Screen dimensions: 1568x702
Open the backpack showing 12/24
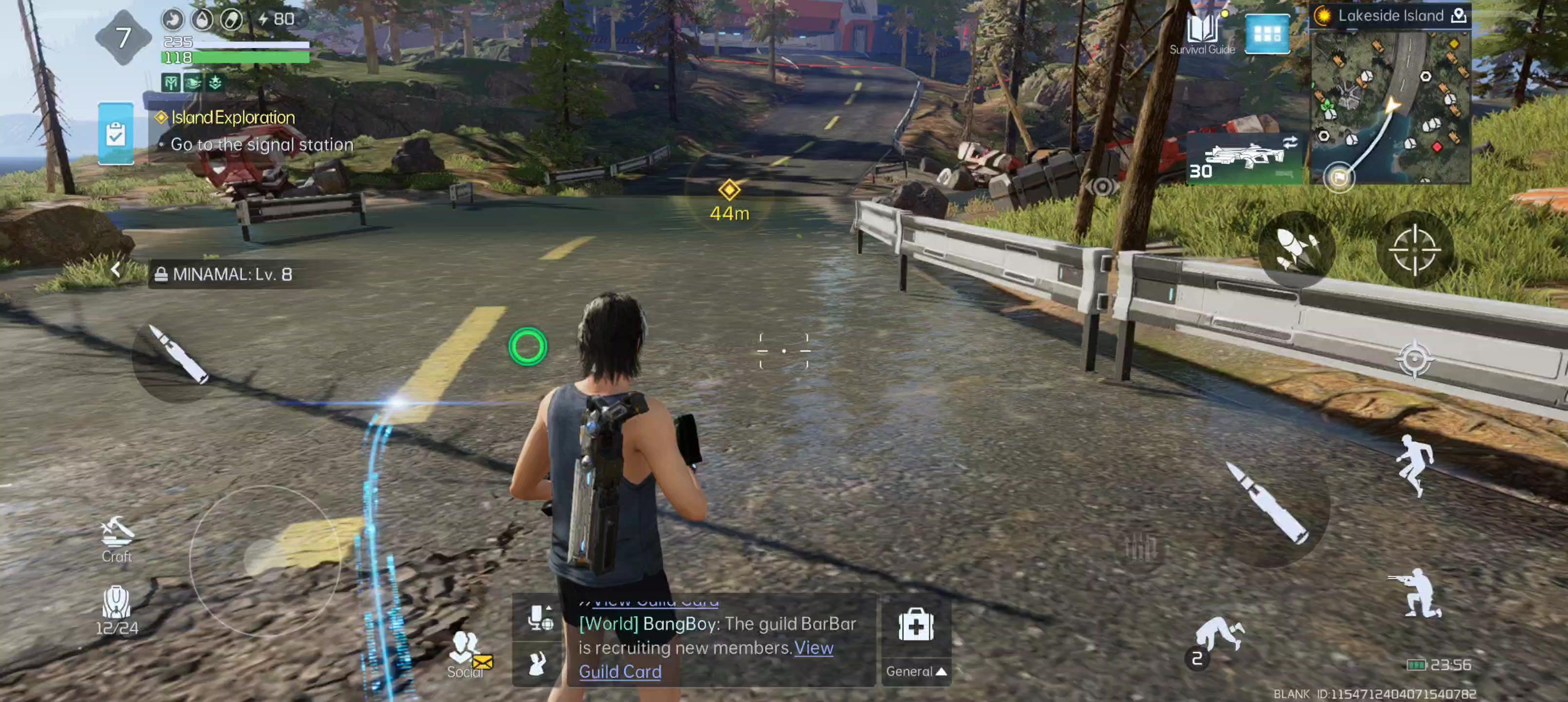click(116, 609)
